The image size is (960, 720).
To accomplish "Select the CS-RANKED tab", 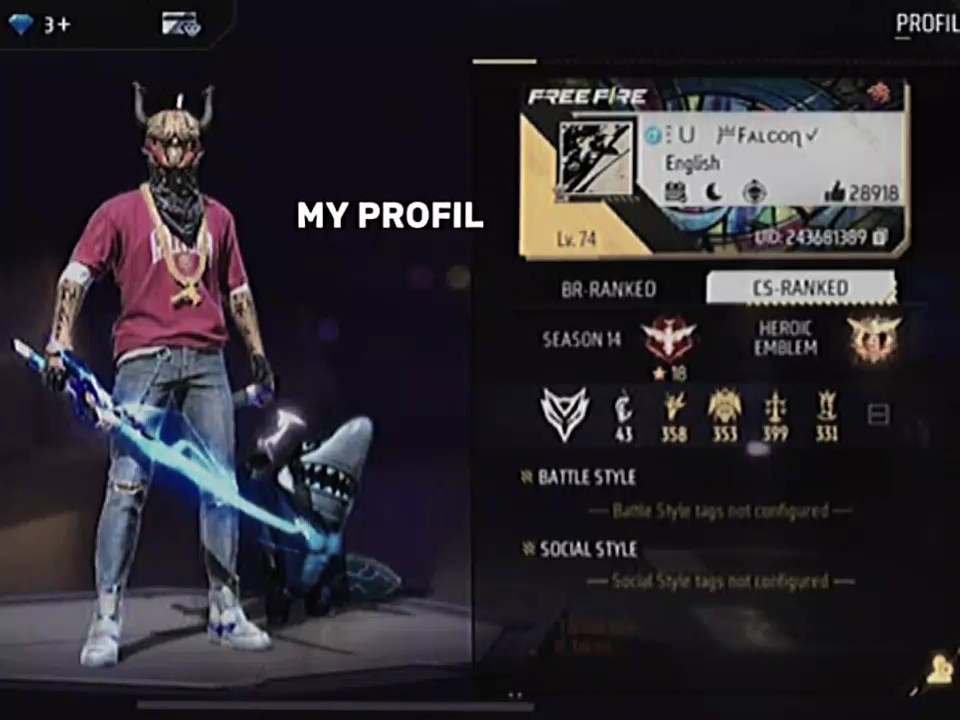I will [x=799, y=288].
